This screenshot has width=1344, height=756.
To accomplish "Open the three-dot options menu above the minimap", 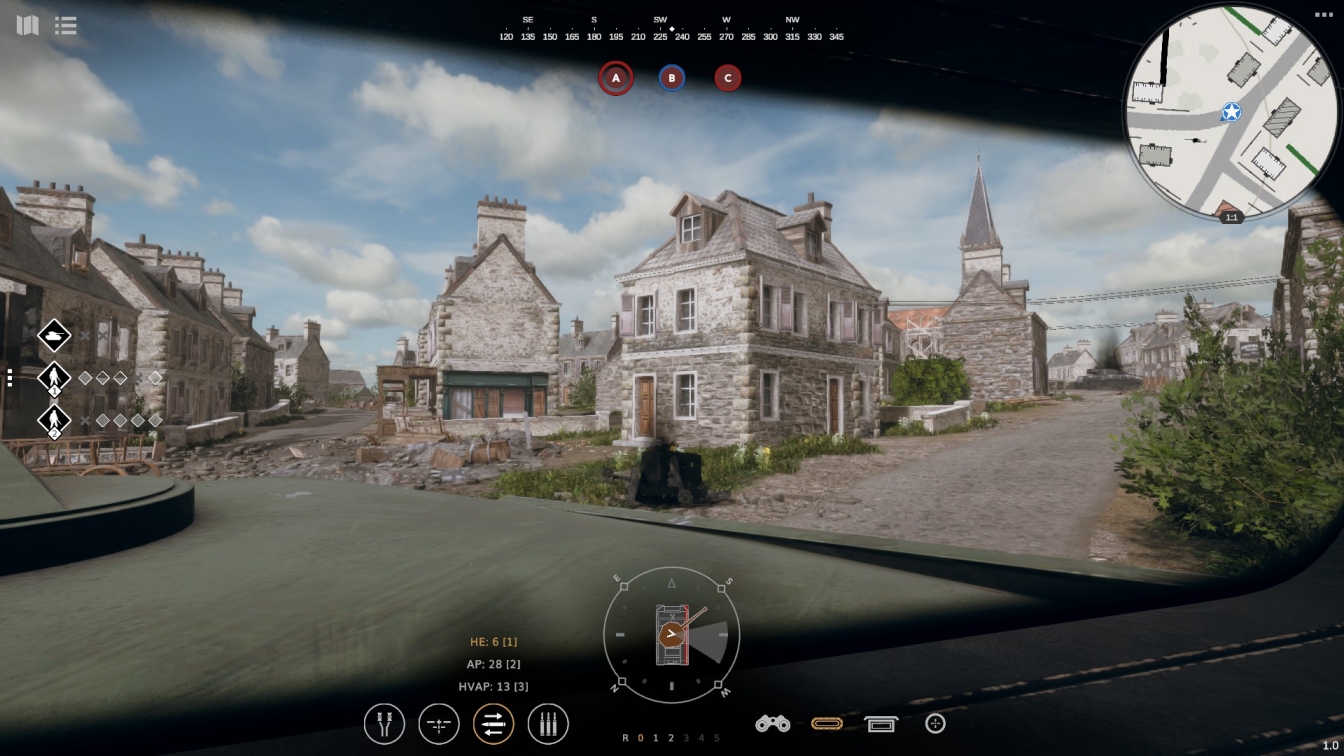I will (1322, 15).
